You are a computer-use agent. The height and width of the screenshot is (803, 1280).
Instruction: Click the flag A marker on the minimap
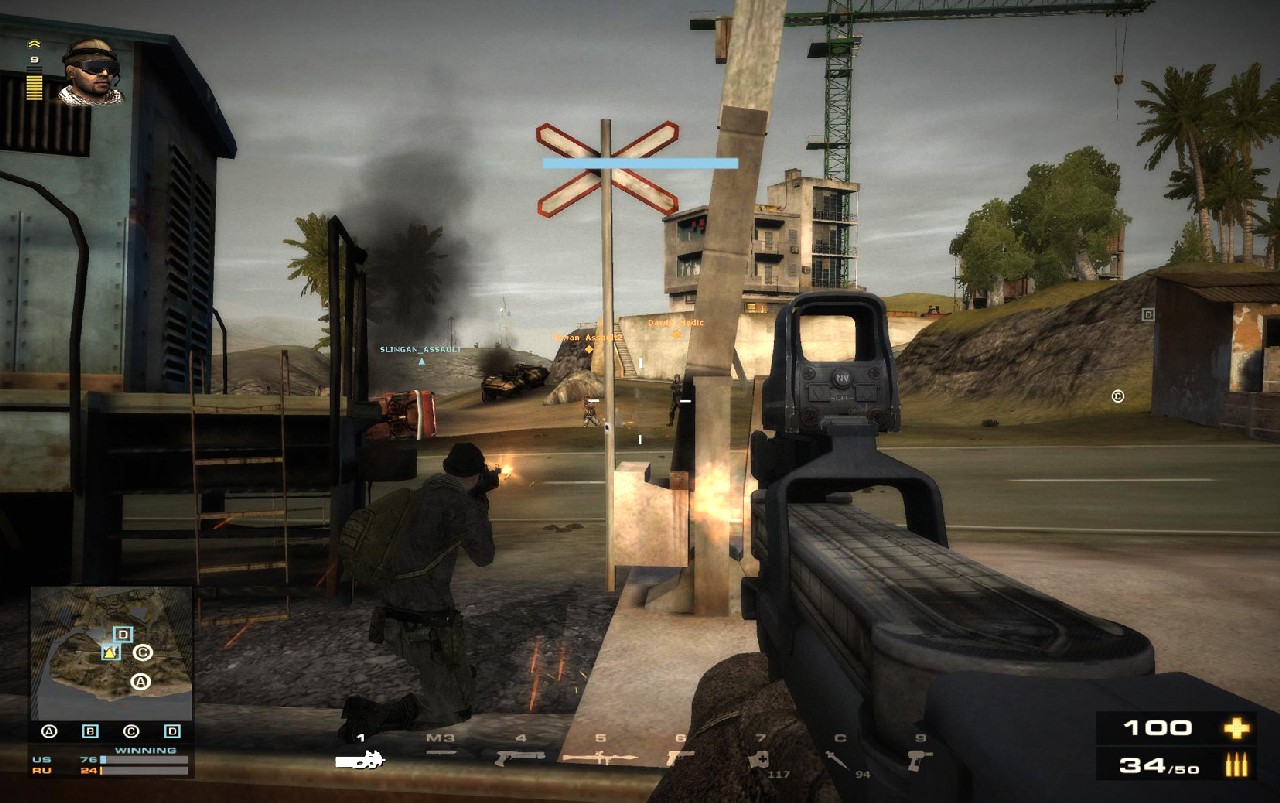140,683
